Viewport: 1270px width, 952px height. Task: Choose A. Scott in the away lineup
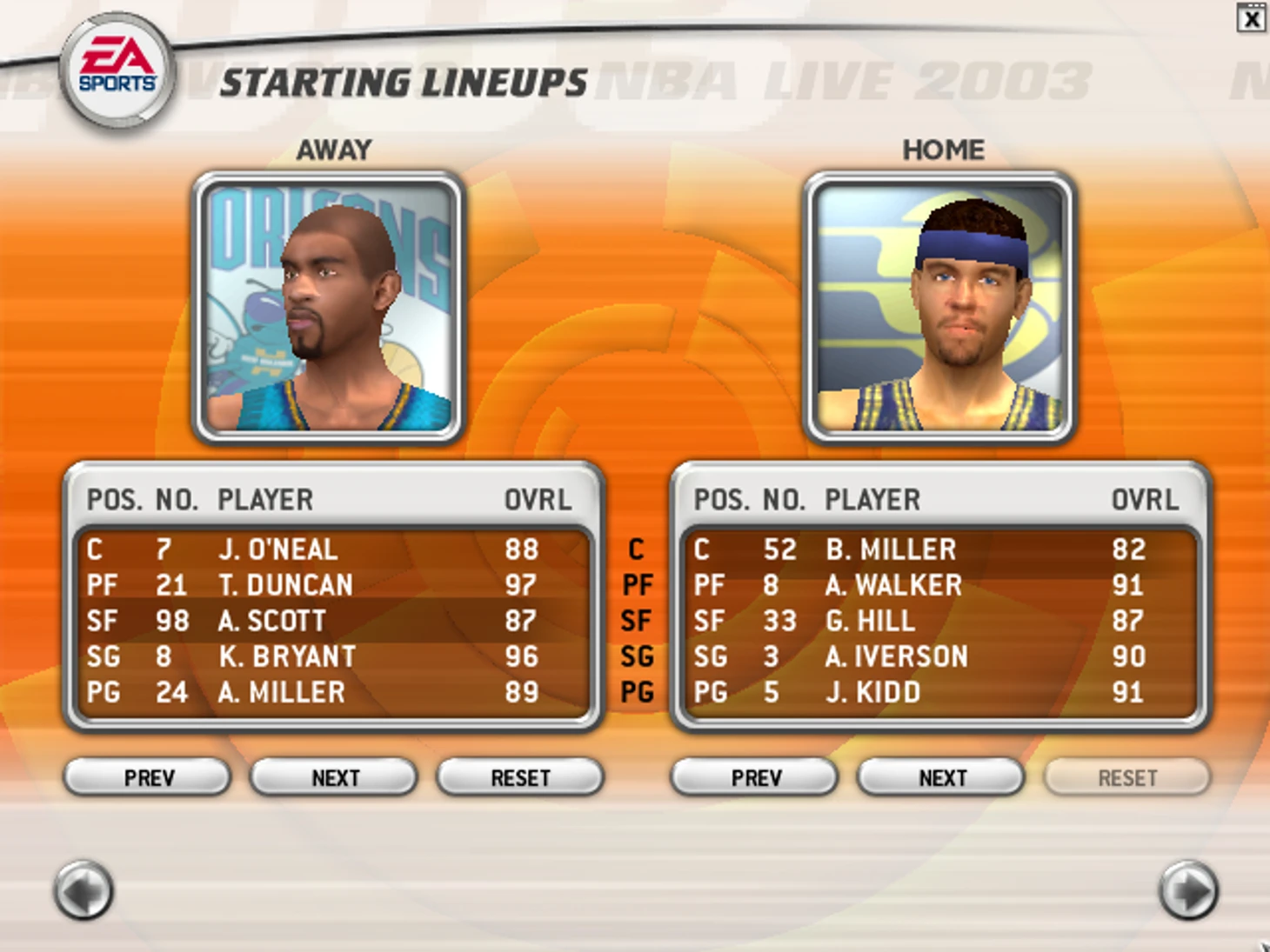pyautogui.click(x=272, y=621)
